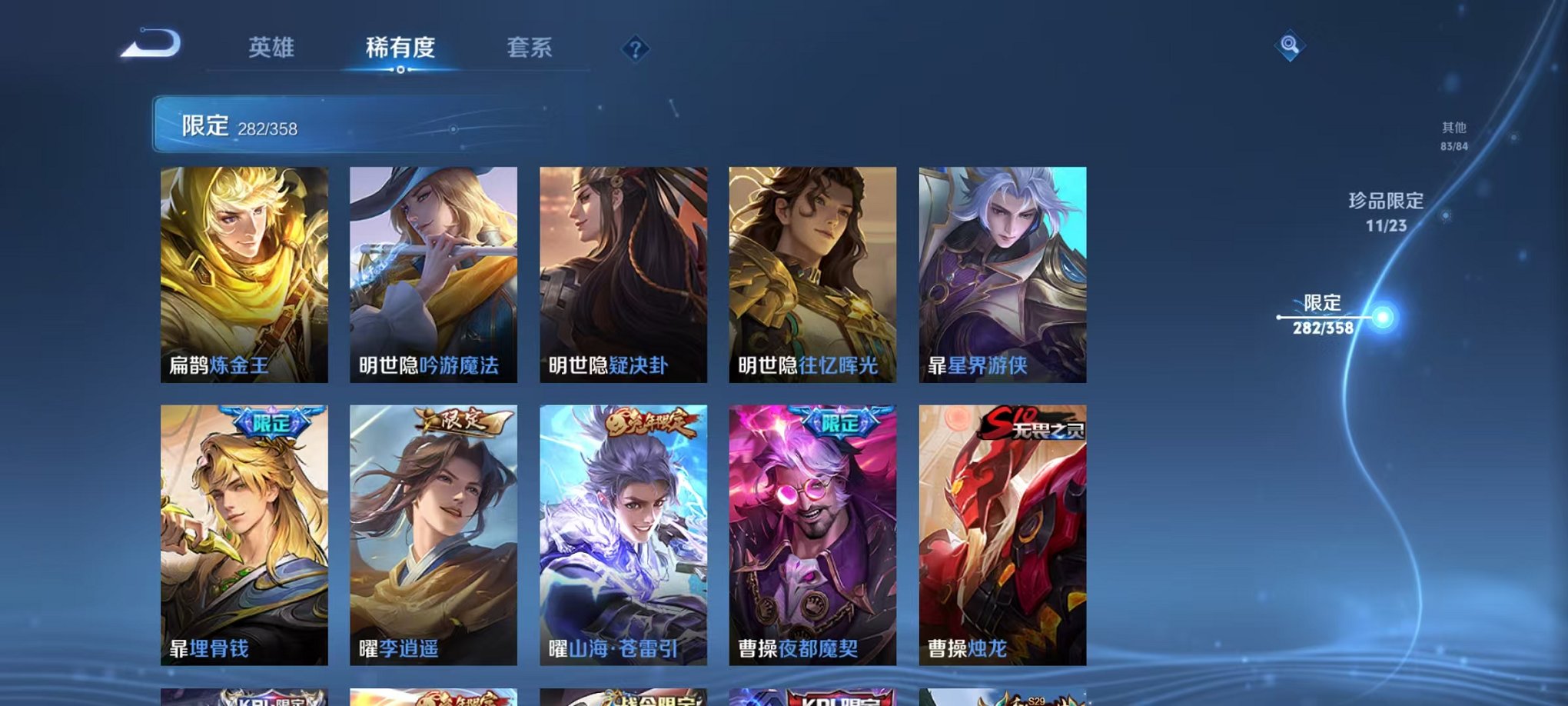Screen dimensions: 1568x706
Task: Select the 稀有度 tab
Action: (x=400, y=48)
